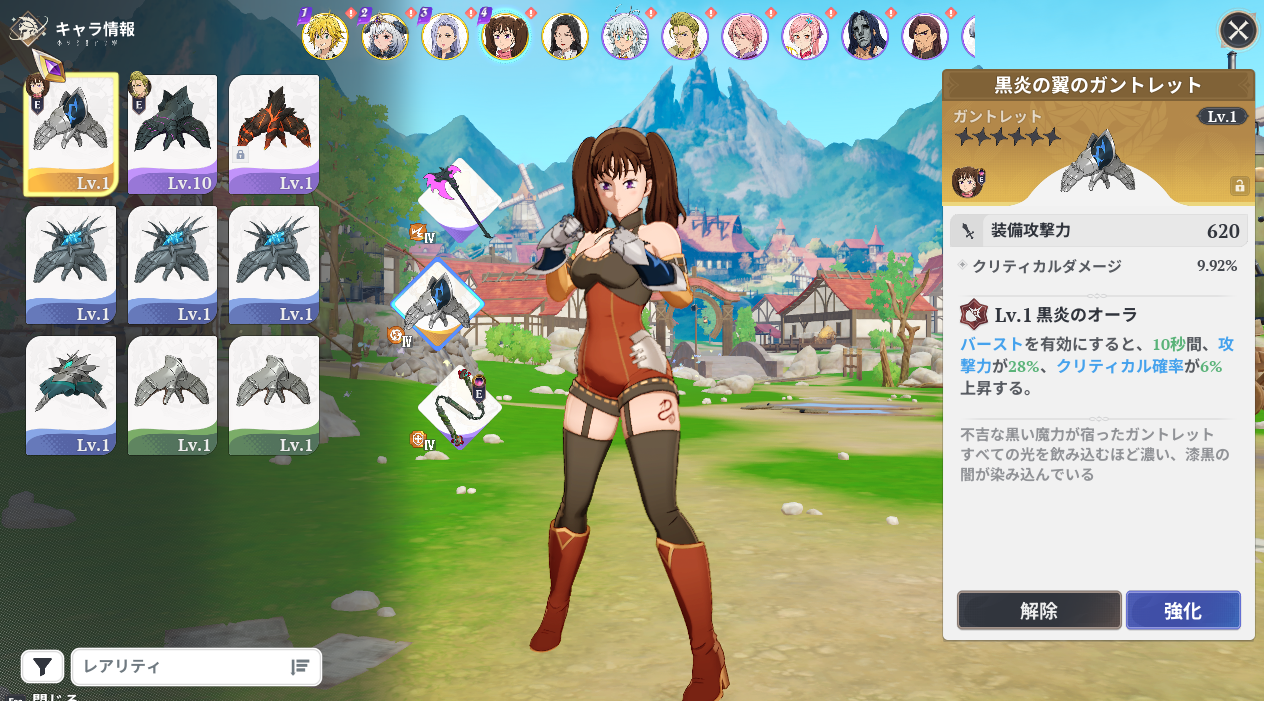Select the dark masked character portrait
1264x701 pixels.
pyautogui.click(x=865, y=37)
